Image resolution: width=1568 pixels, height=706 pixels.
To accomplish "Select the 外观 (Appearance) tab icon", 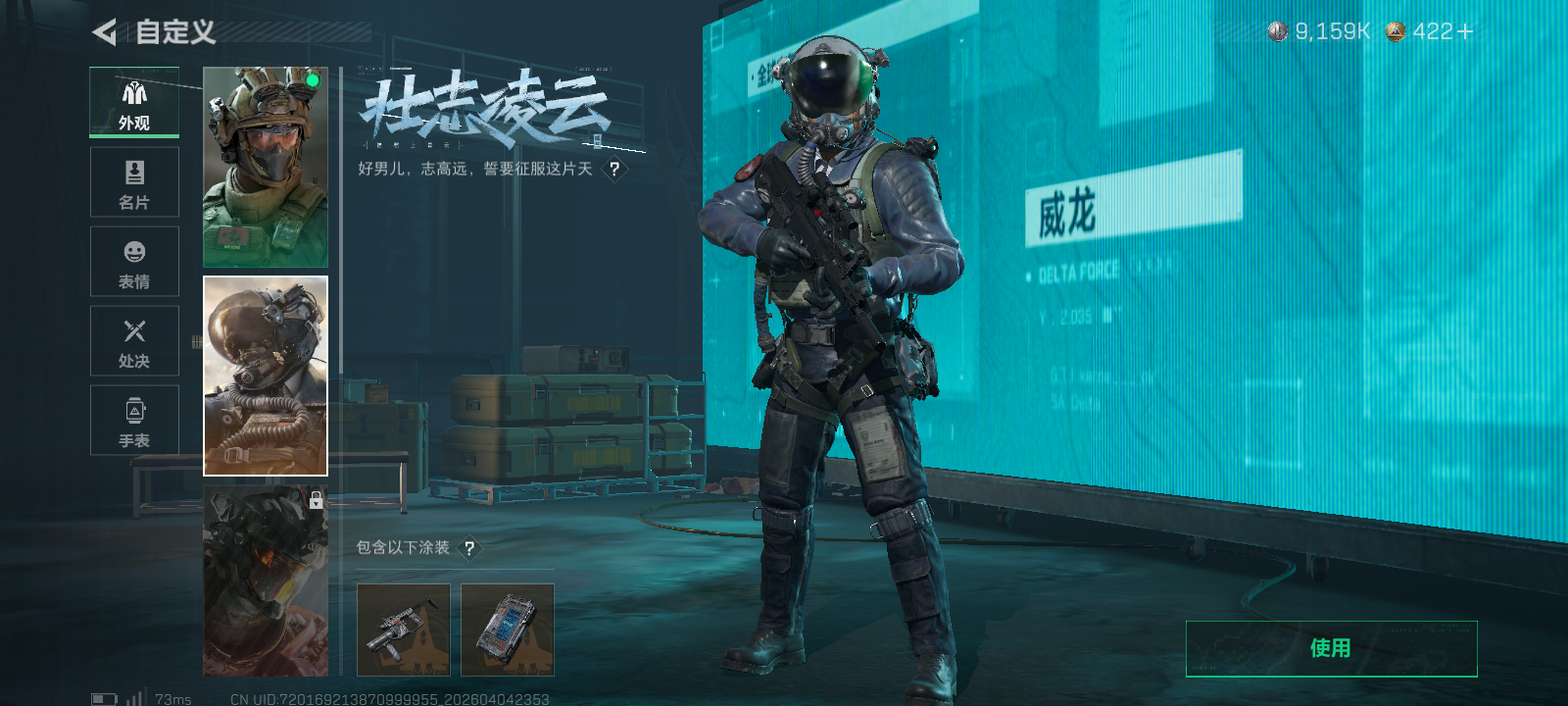I will pyautogui.click(x=134, y=94).
